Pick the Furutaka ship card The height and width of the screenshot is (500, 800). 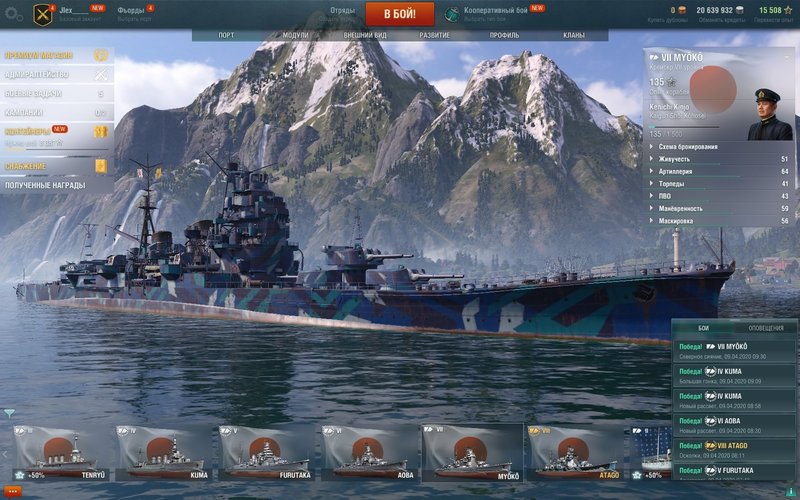click(x=267, y=453)
